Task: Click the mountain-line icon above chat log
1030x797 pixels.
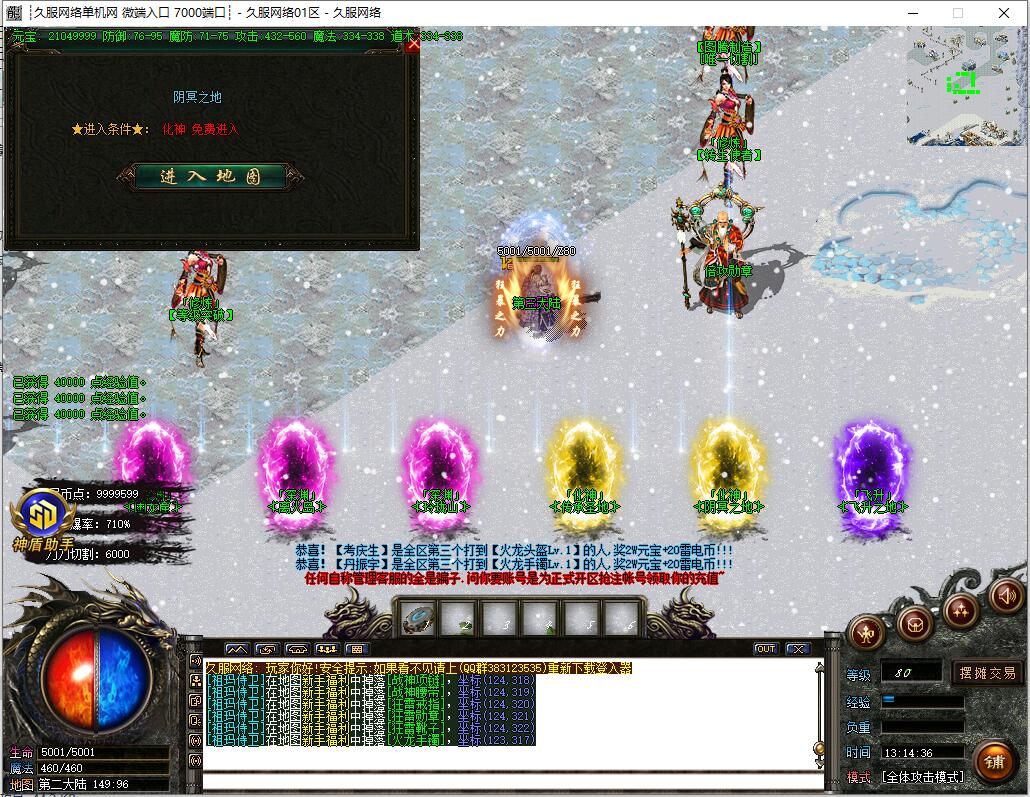Action: 237,649
